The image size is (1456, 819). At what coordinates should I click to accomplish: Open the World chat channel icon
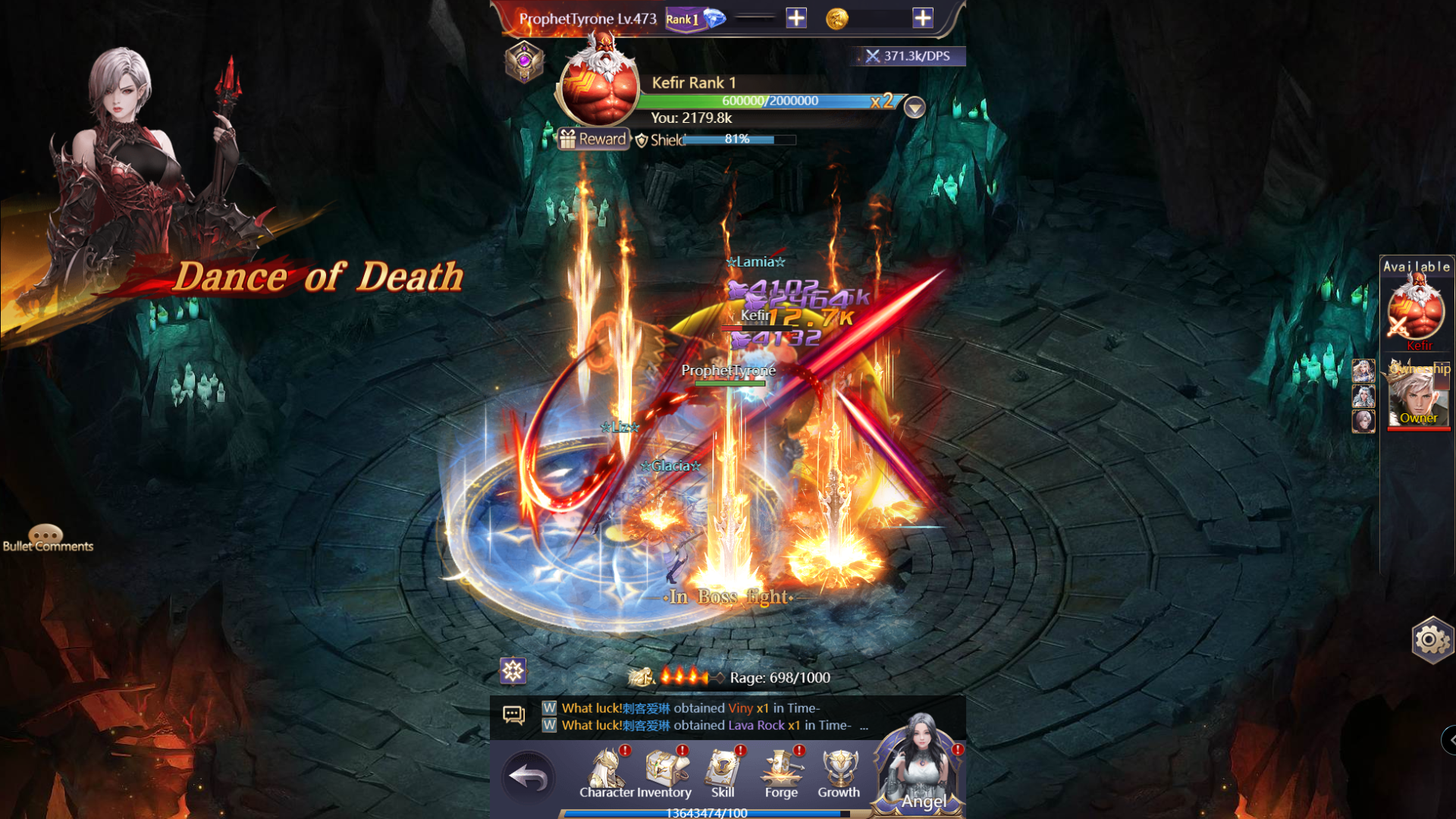pos(548,708)
